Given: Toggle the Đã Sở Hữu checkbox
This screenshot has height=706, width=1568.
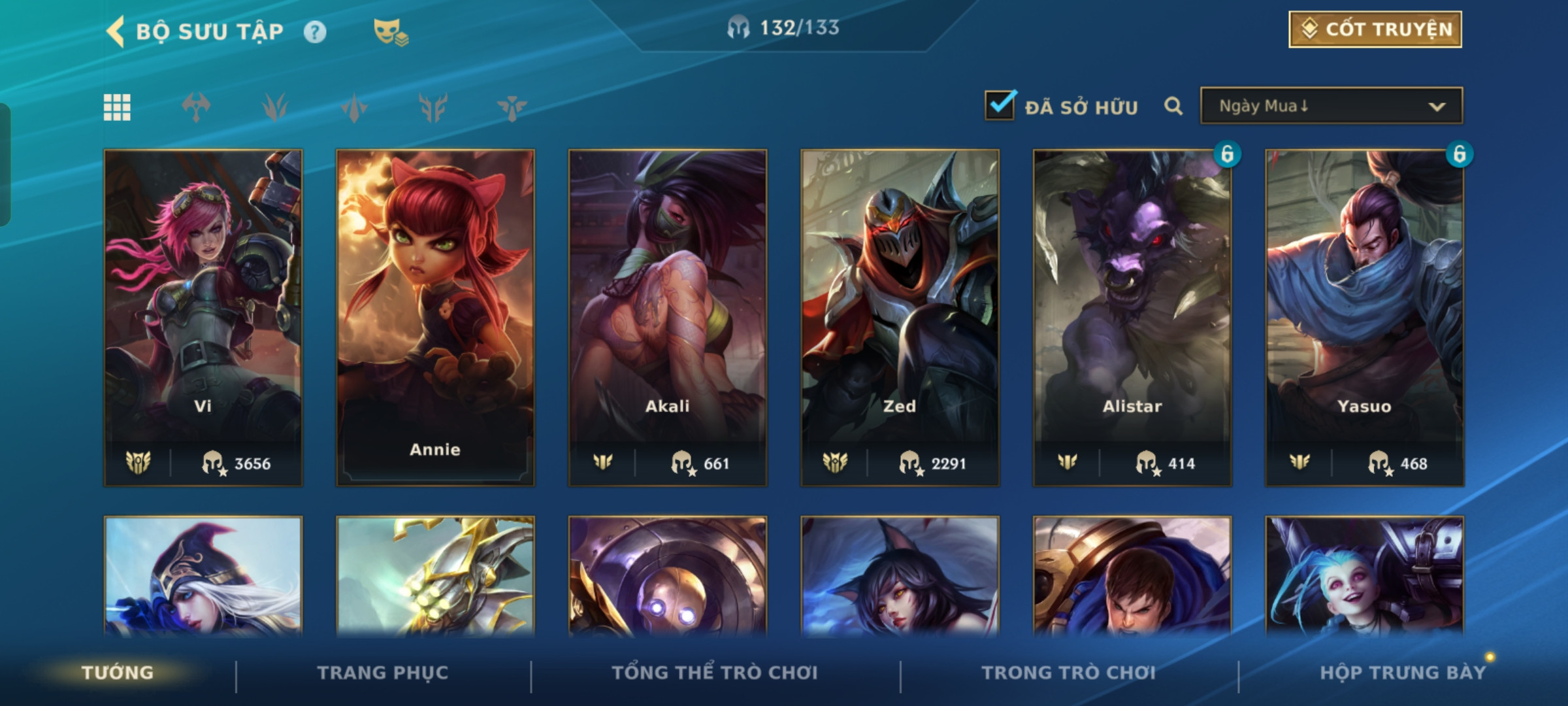Looking at the screenshot, I should pos(1000,106).
